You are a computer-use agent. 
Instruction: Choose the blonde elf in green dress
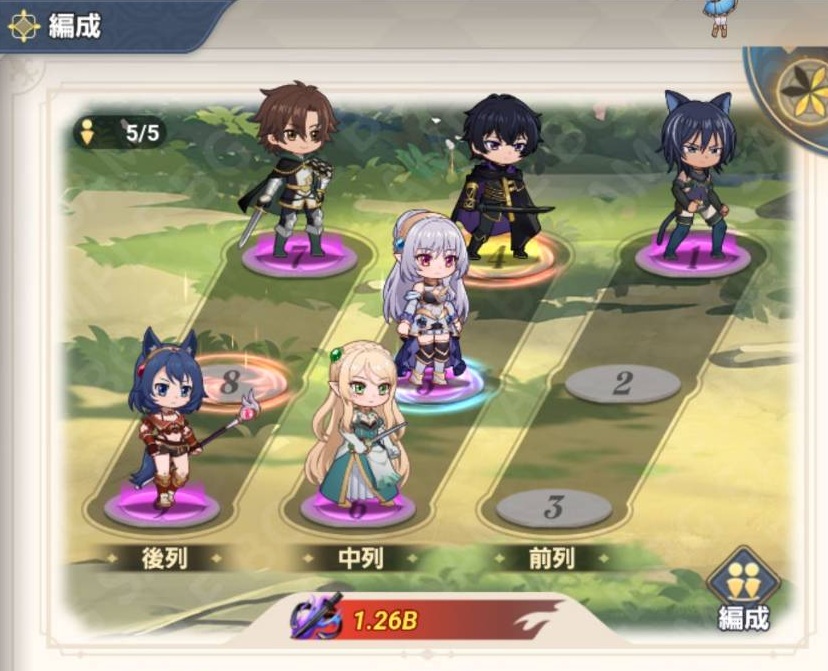[359, 425]
